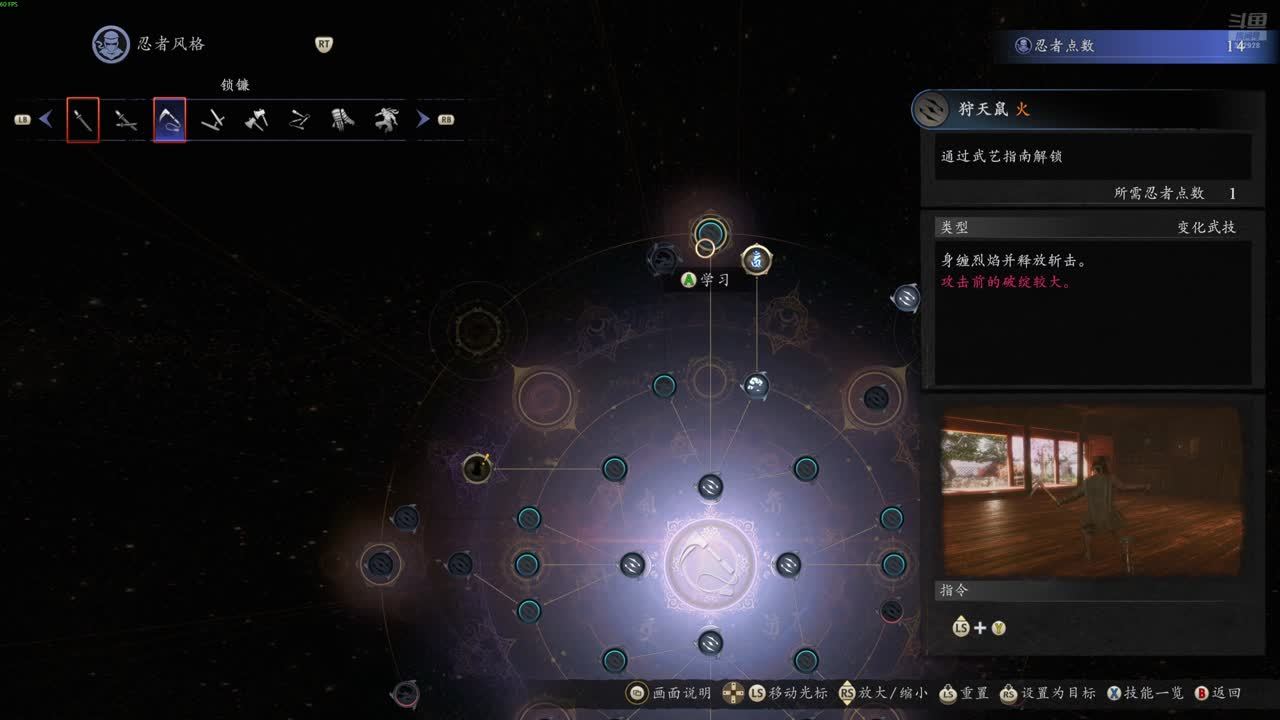The height and width of the screenshot is (720, 1280).
Task: Go to next weapon with right arrow
Action: [423, 119]
